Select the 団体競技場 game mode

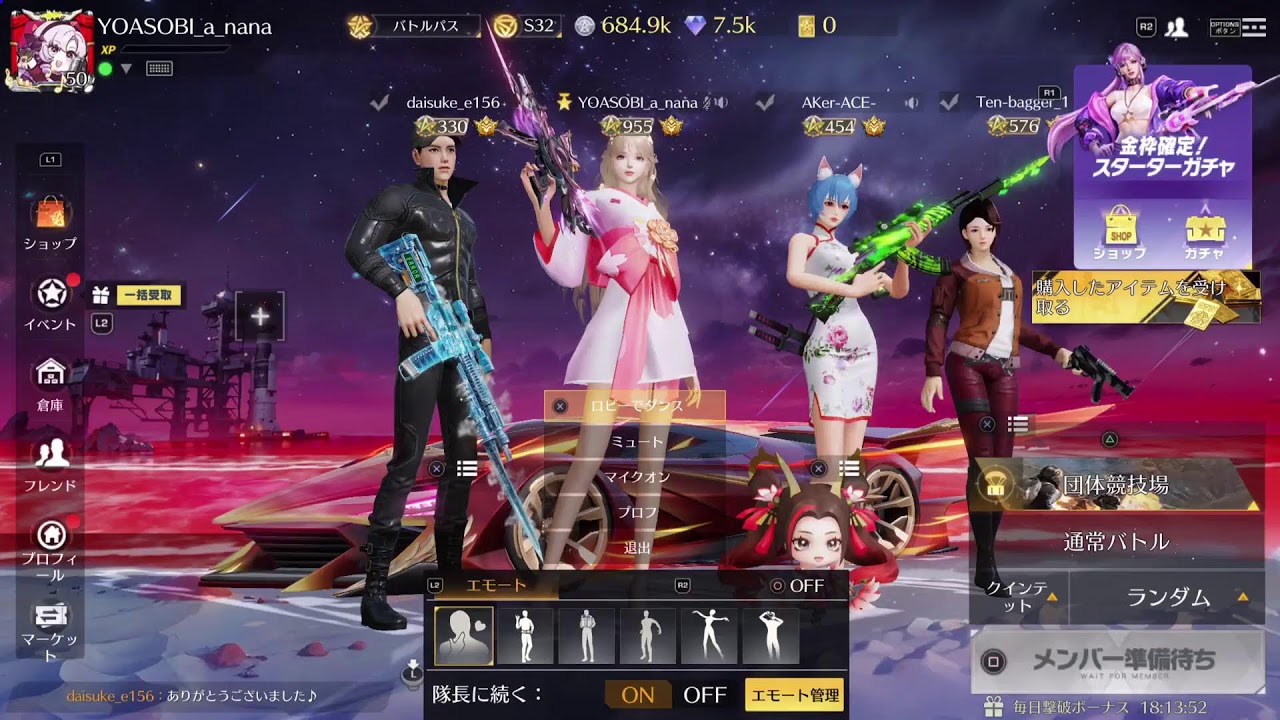[1115, 486]
